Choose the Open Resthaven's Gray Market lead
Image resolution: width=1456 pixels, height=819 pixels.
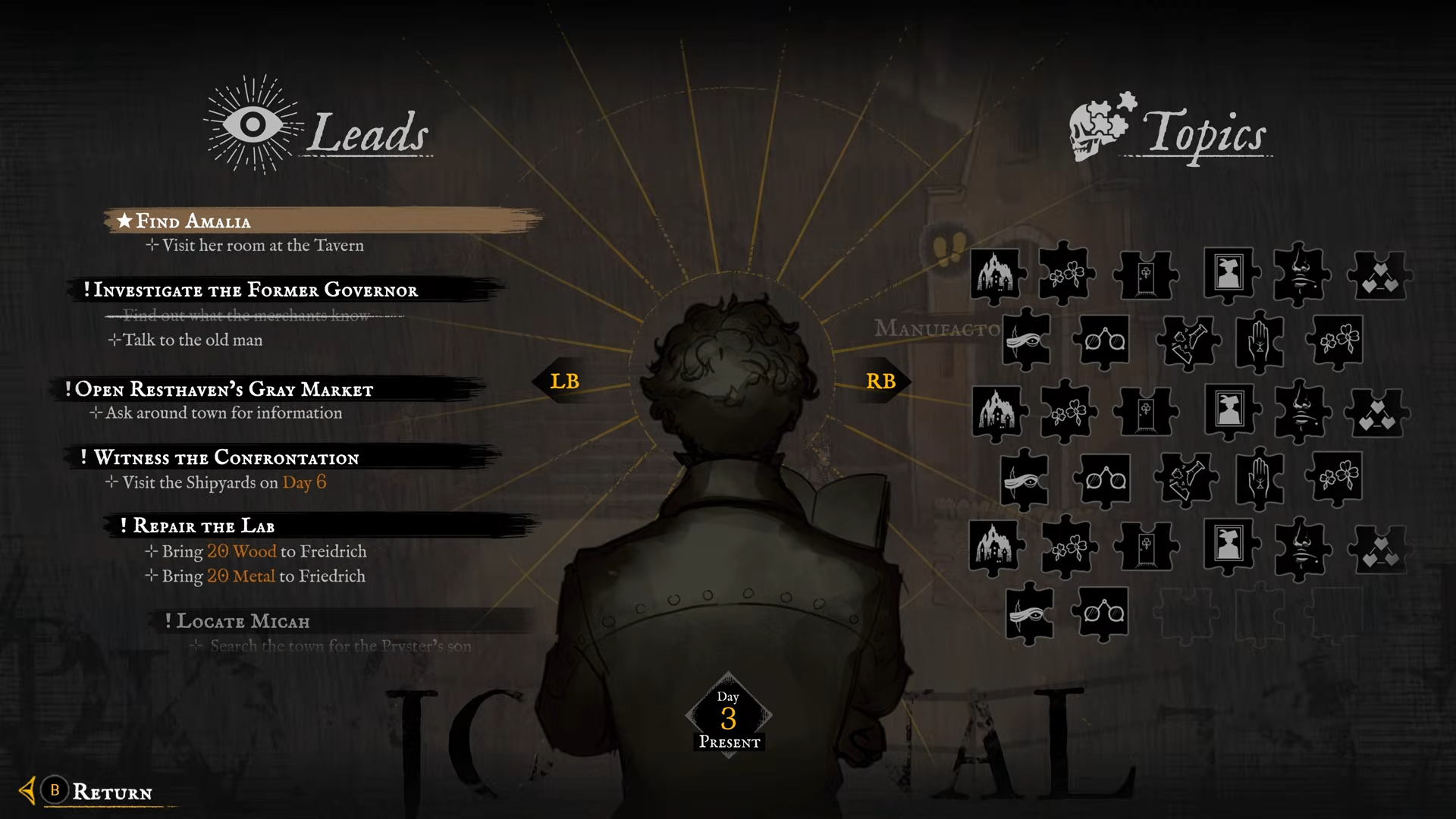click(224, 389)
